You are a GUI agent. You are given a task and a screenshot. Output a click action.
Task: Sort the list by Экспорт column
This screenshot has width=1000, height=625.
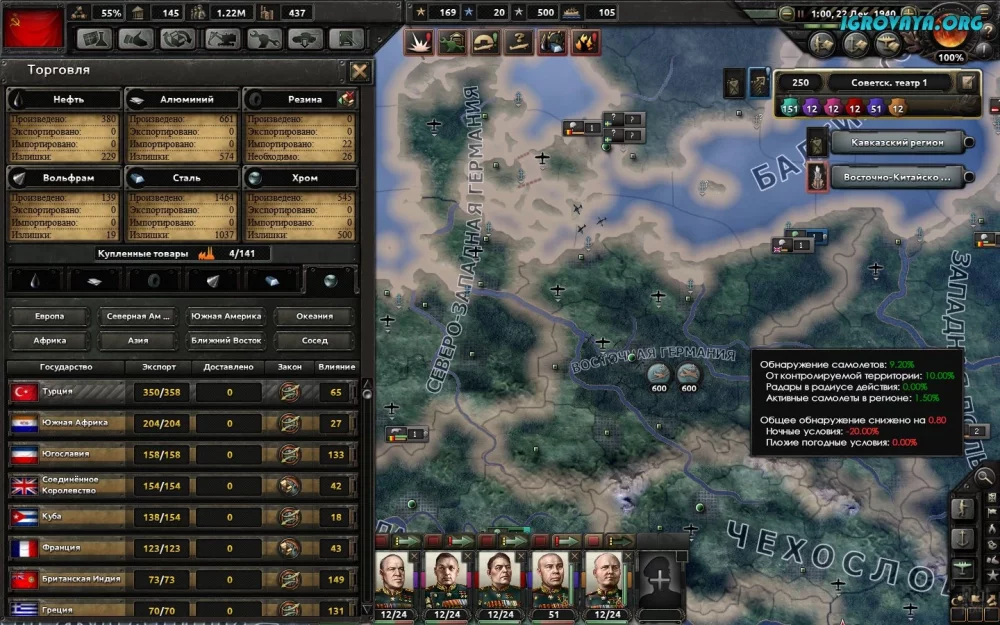[x=158, y=367]
